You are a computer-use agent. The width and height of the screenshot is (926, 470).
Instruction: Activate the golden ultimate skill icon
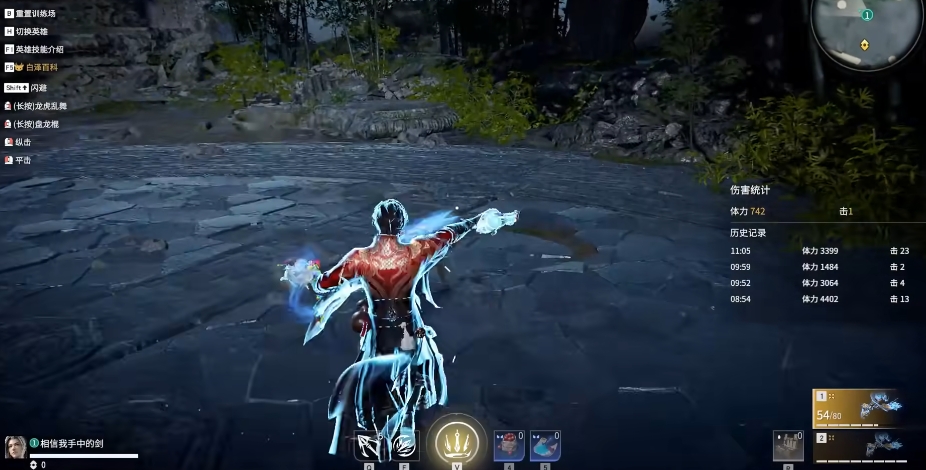coord(456,441)
